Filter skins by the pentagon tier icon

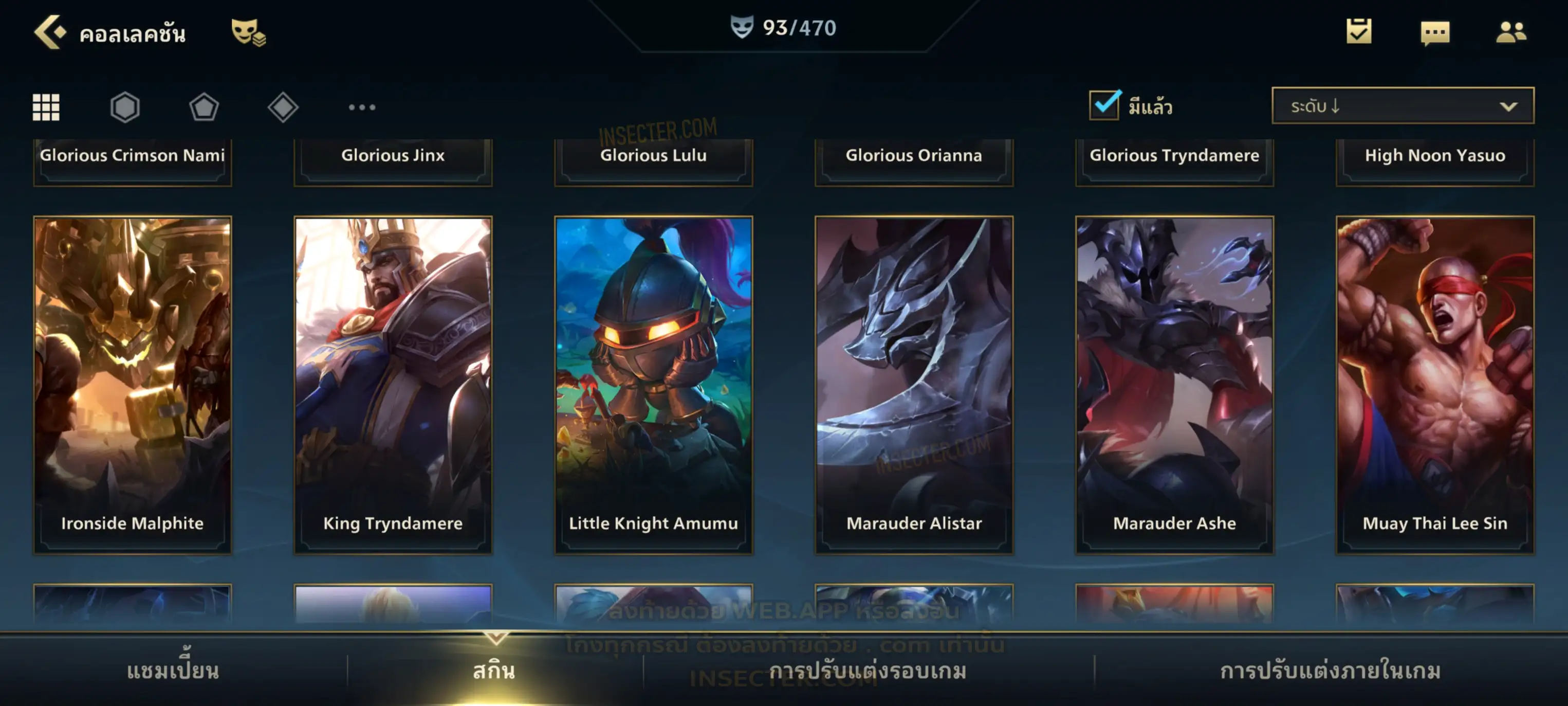coord(204,107)
